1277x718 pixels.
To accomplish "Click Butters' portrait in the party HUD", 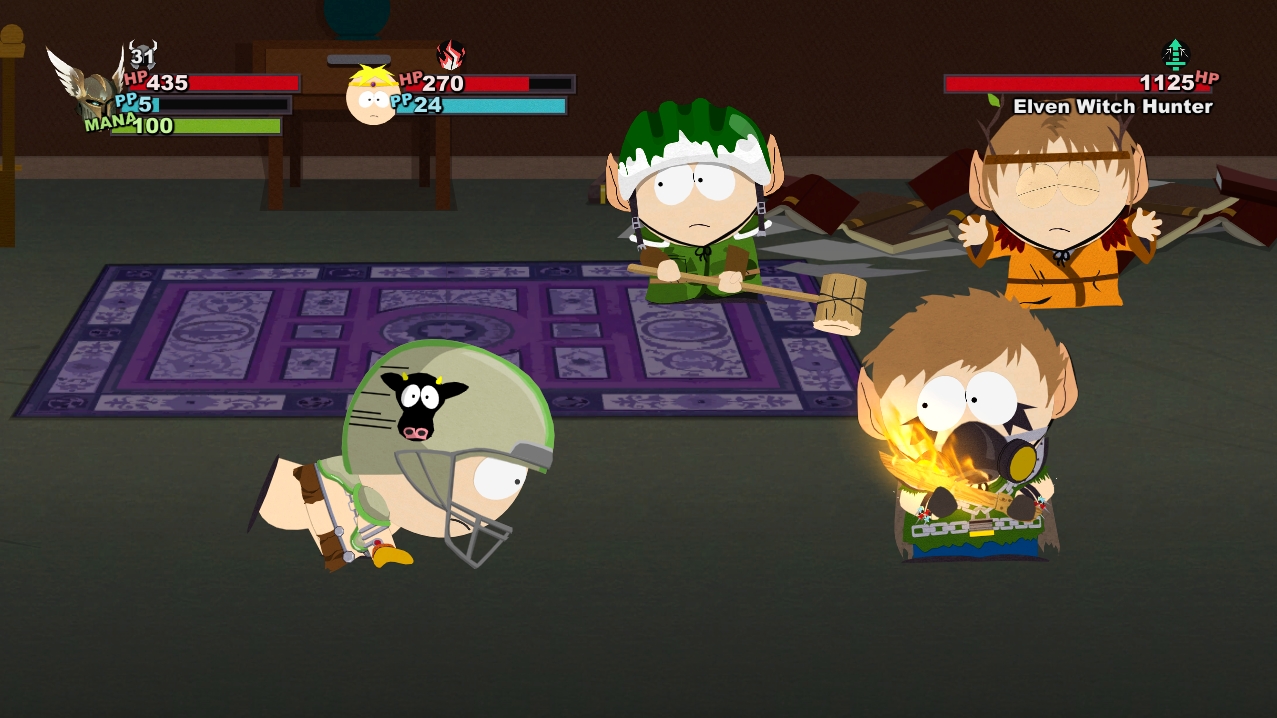I will tap(372, 96).
